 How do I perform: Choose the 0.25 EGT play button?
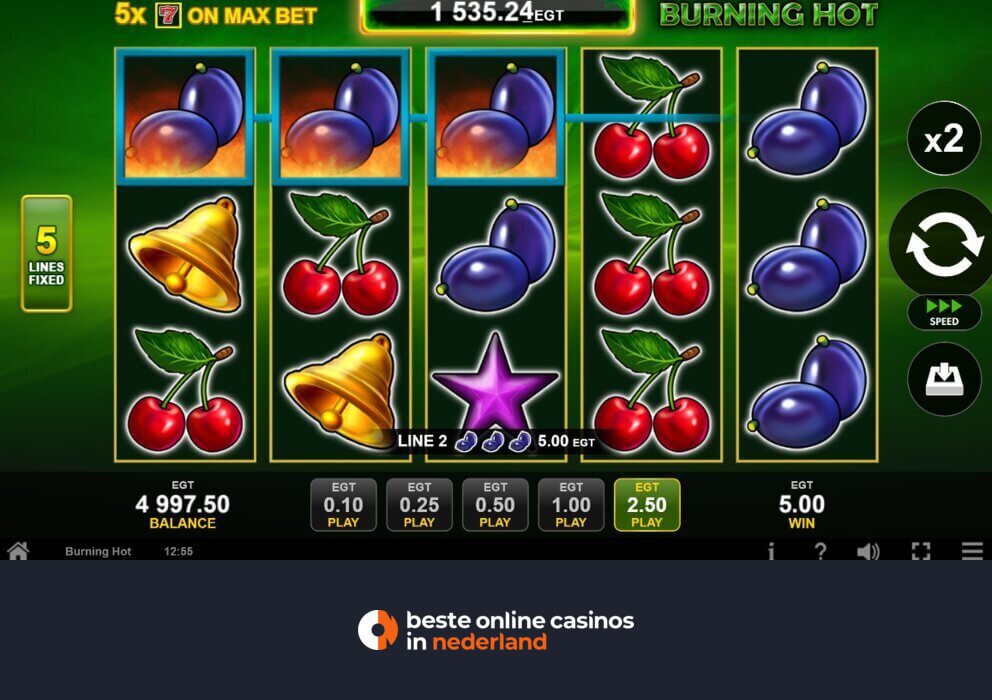(419, 505)
